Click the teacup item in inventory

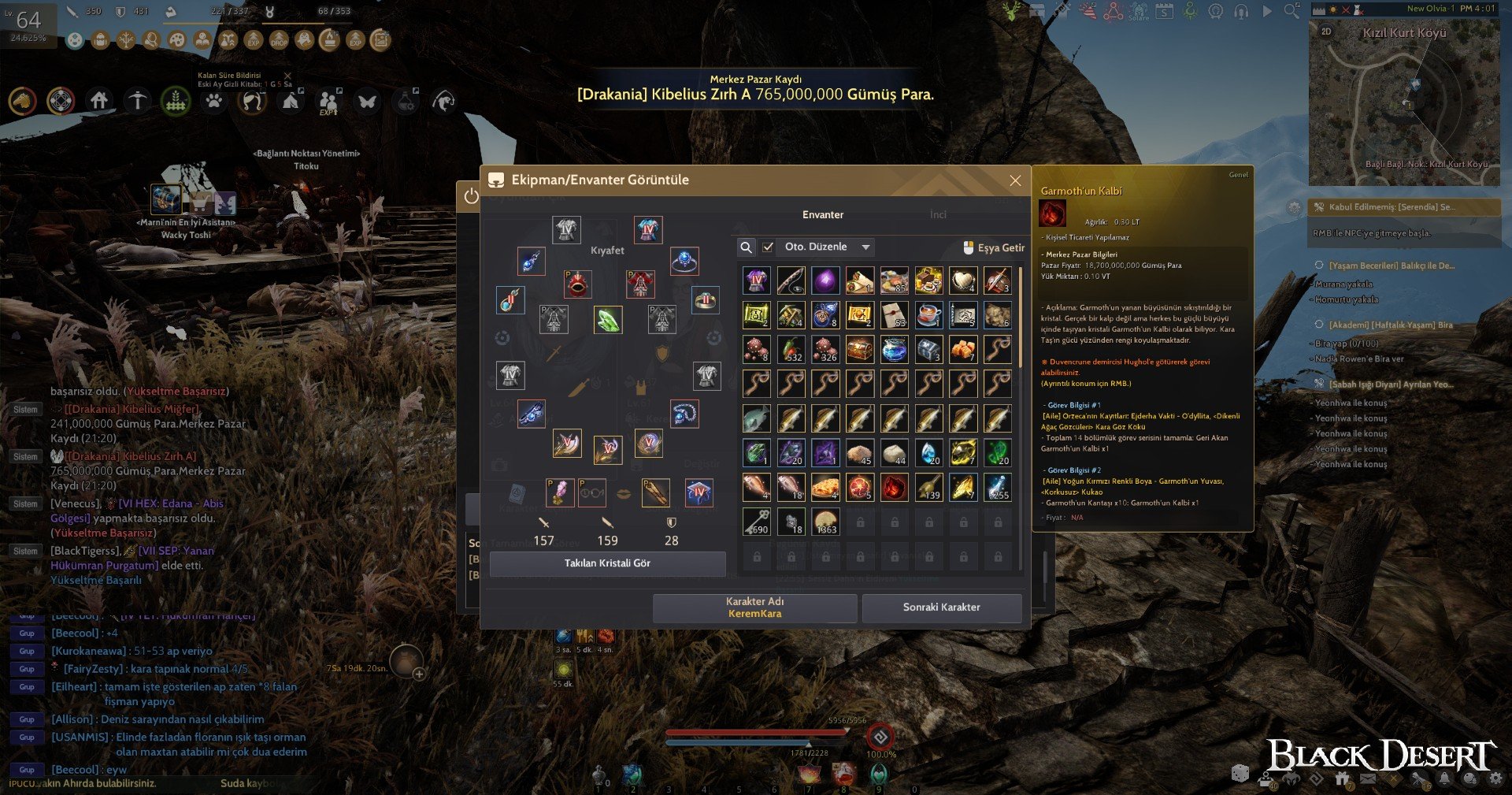[x=928, y=315]
